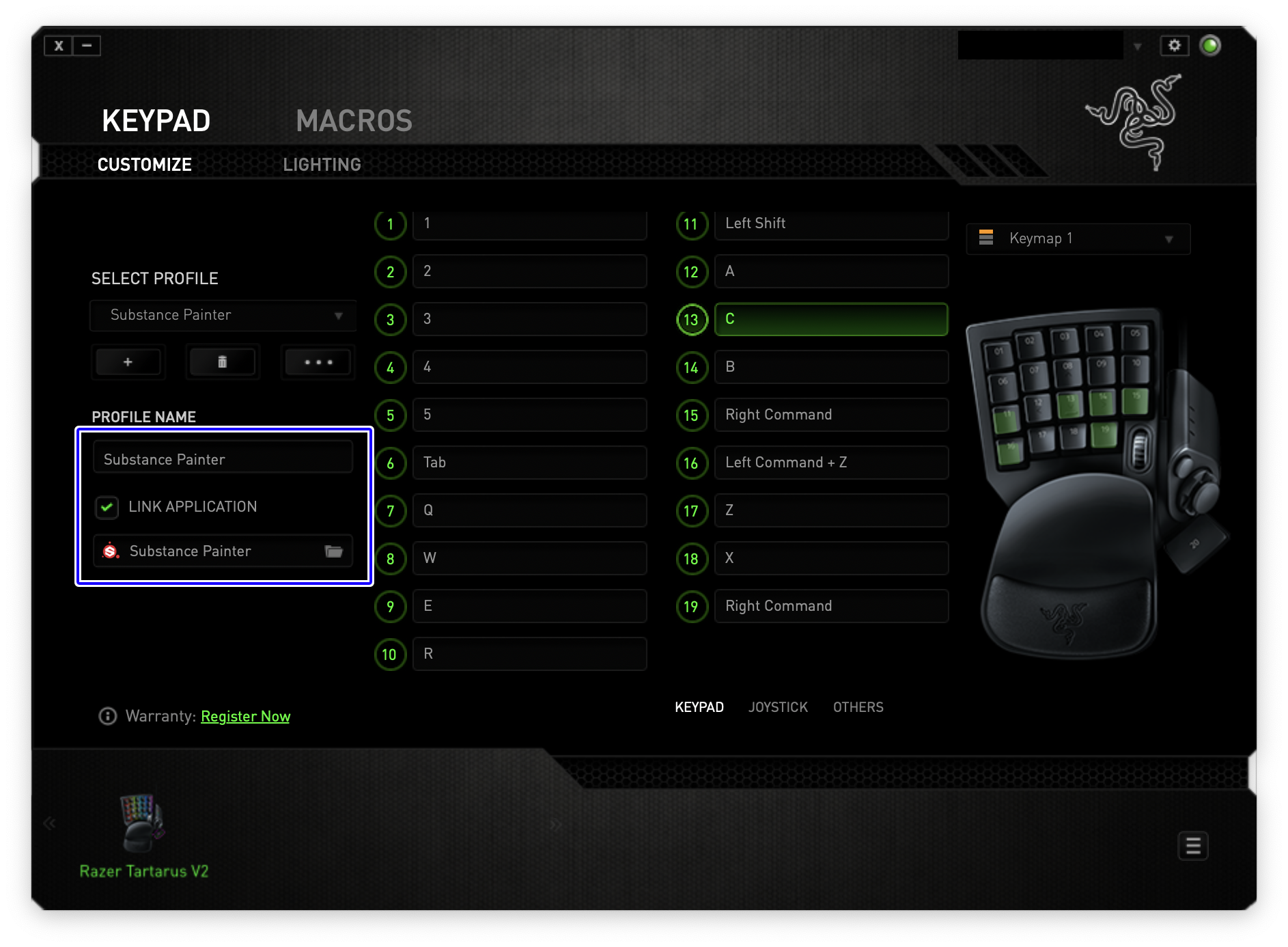Viewport: 1288px width, 947px height.
Task: Open the SELECT PROFILE dropdown
Action: tap(223, 316)
